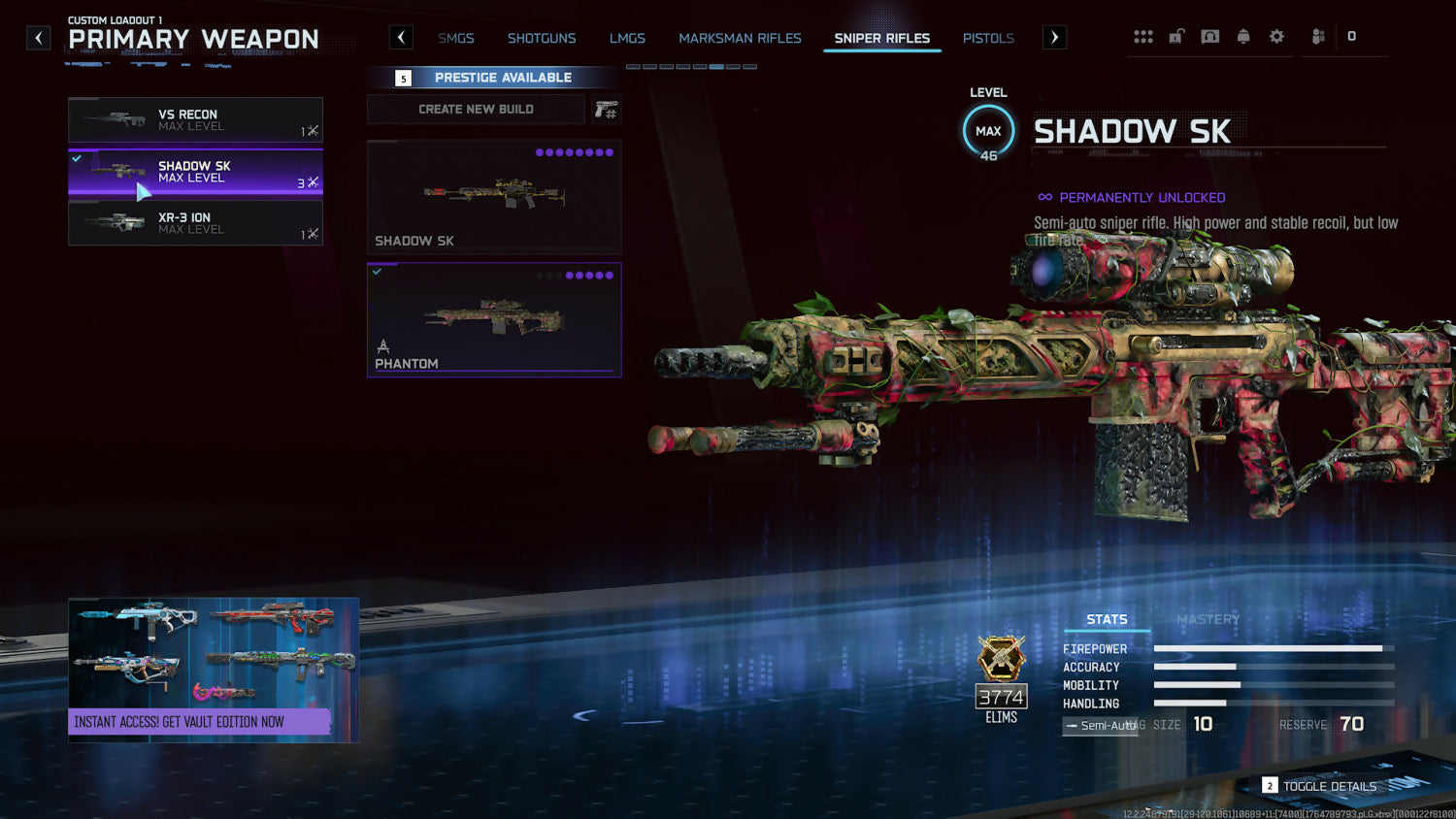Image resolution: width=1456 pixels, height=819 pixels.
Task: Open the grid menu icon
Action: pyautogui.click(x=1143, y=37)
